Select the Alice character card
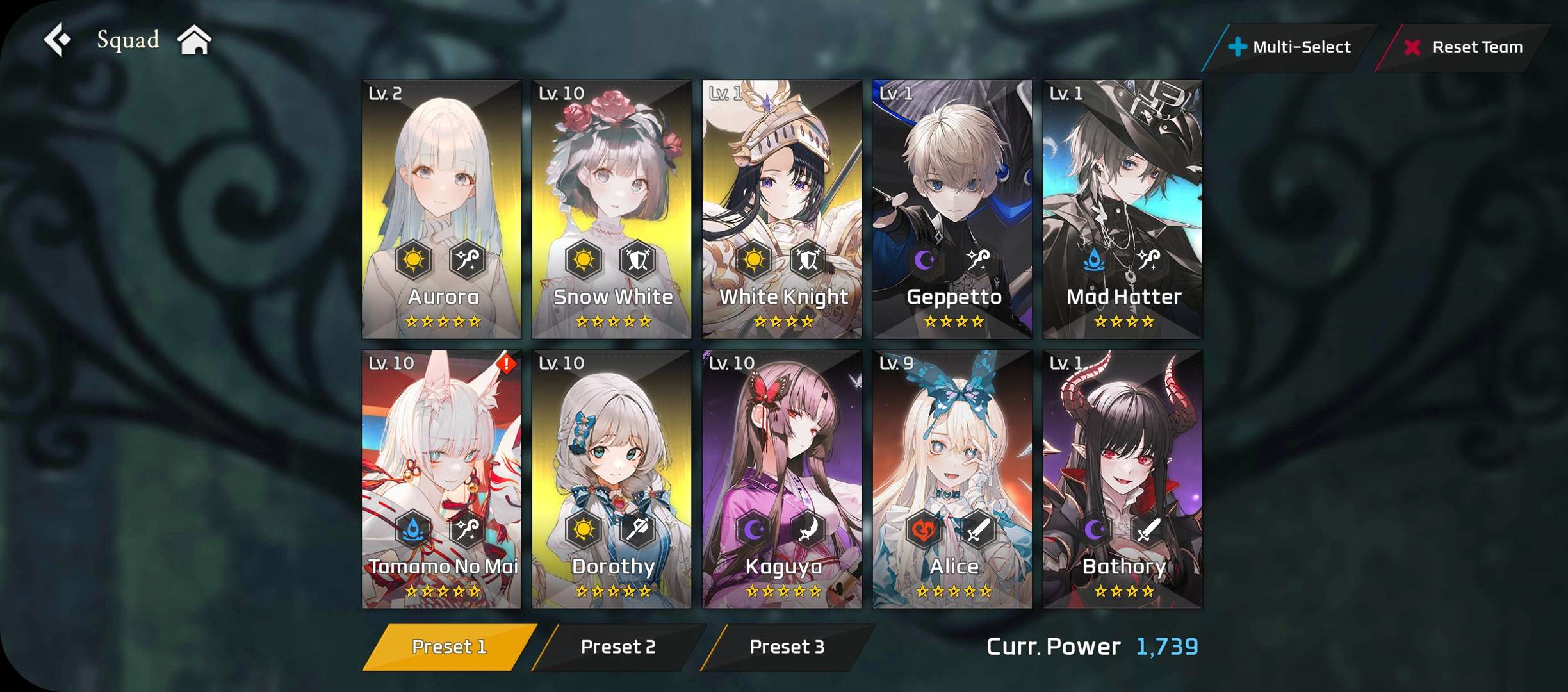 (952, 479)
